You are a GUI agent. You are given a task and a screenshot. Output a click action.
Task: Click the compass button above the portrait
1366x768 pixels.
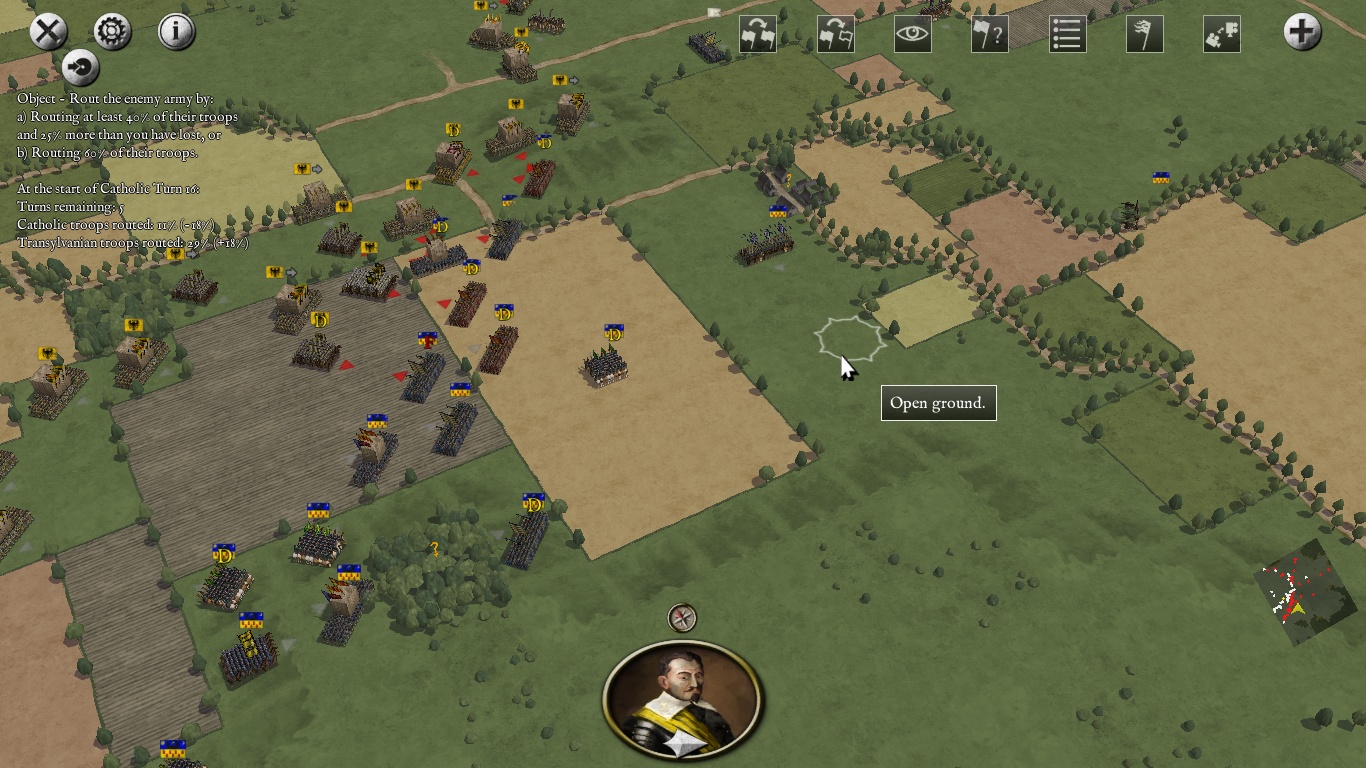(682, 618)
